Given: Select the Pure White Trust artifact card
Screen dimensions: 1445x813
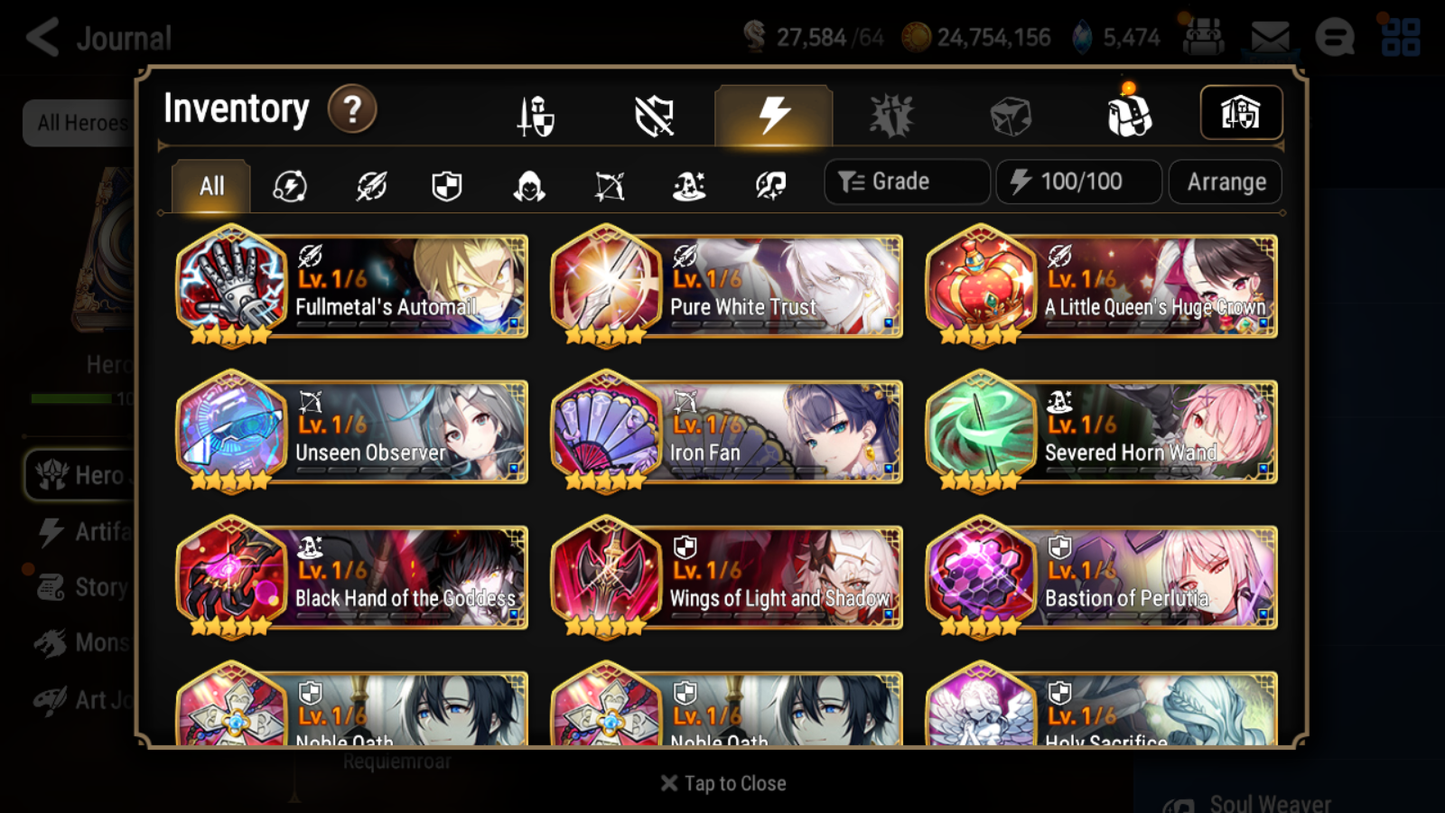Looking at the screenshot, I should [726, 287].
